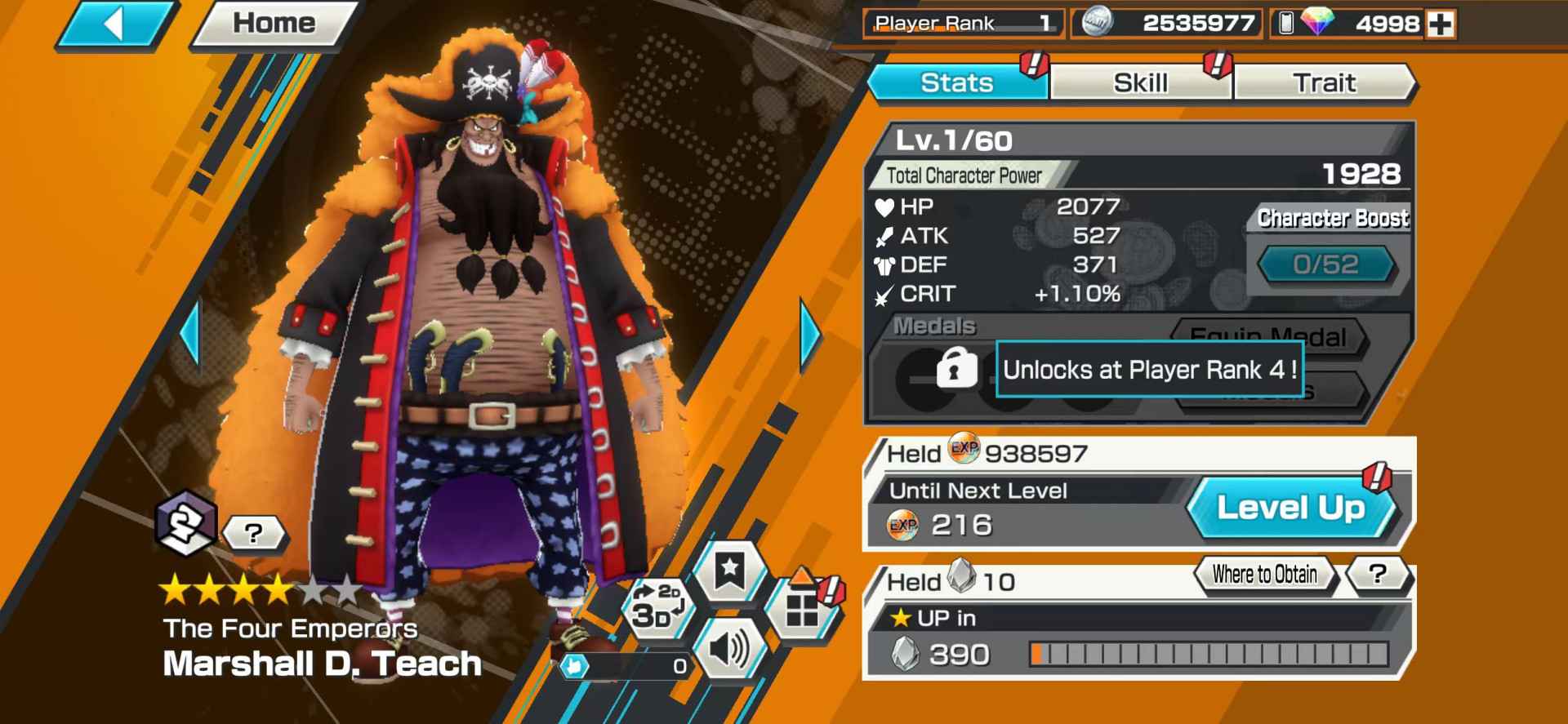Switch to the Skill tab
This screenshot has width=1568, height=724.
1140,82
